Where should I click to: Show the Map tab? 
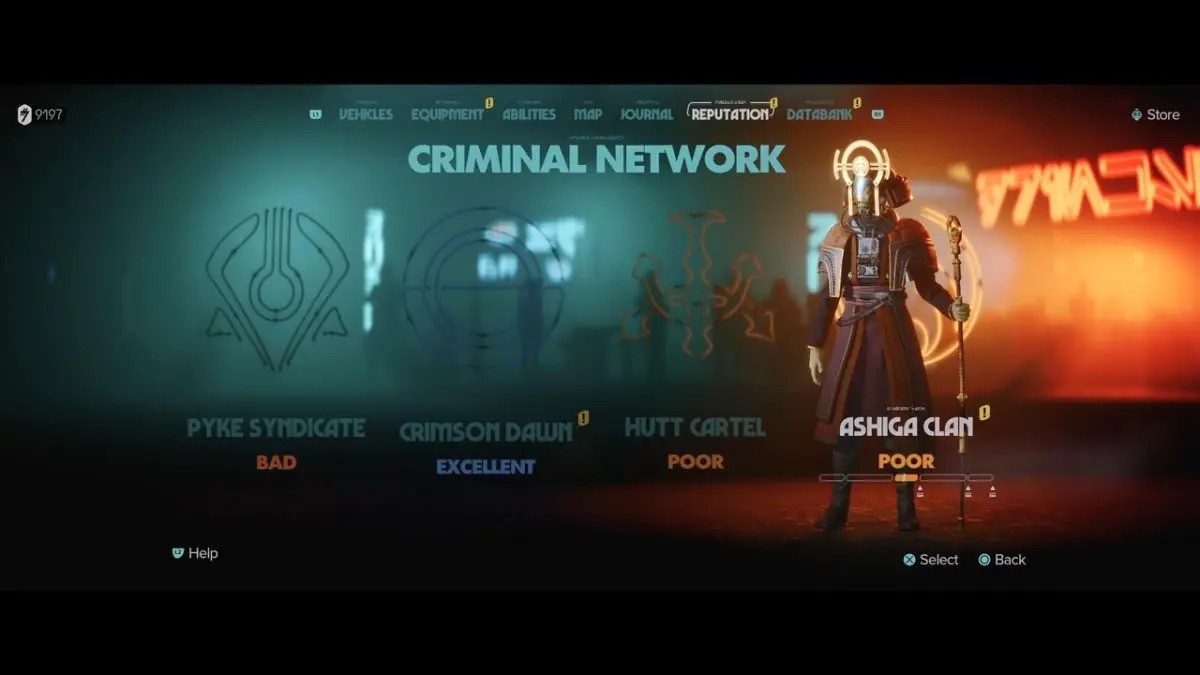pos(588,114)
